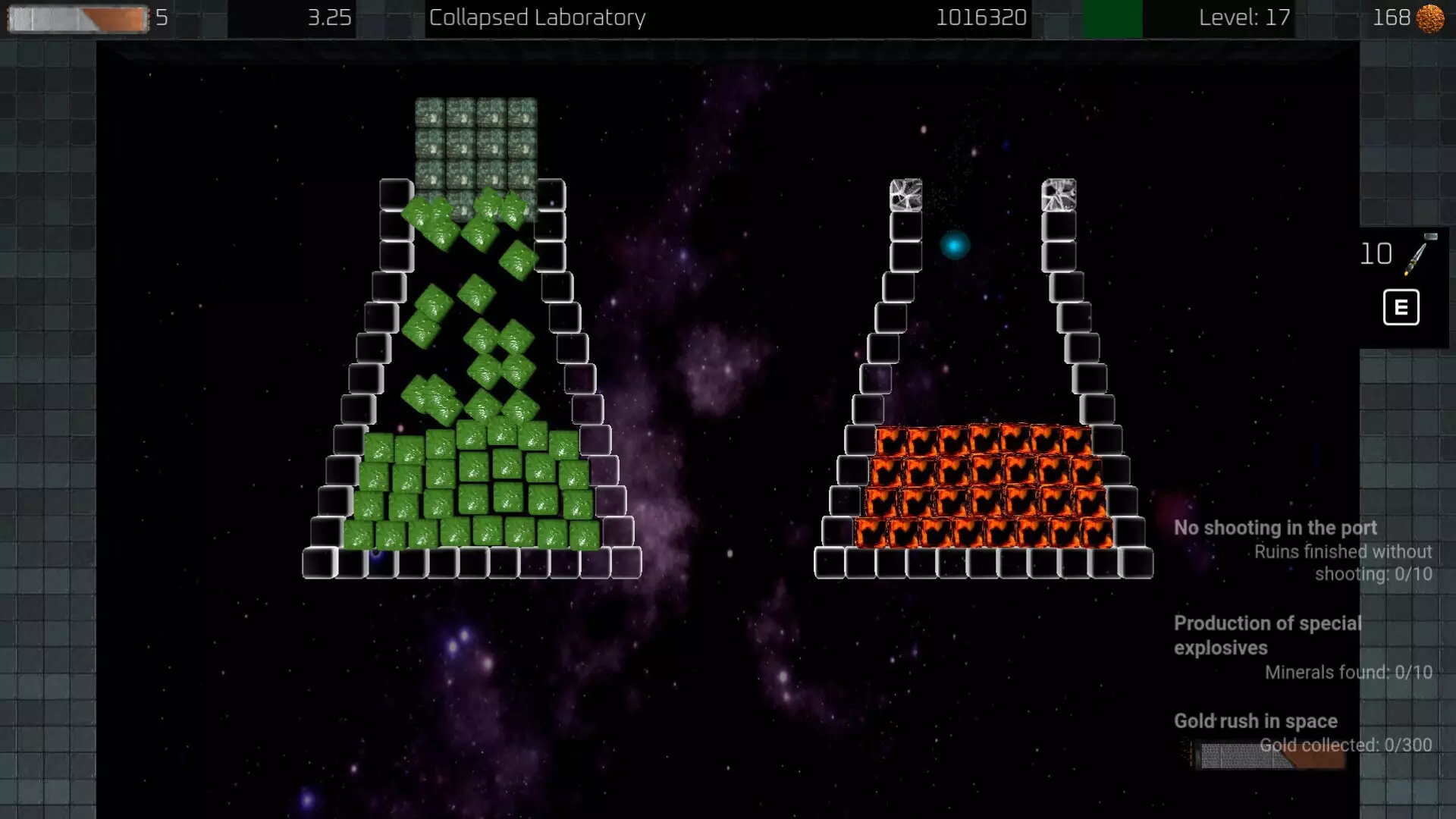Target the cyan ball between the towers
The width and height of the screenshot is (1456, 819).
(x=955, y=244)
